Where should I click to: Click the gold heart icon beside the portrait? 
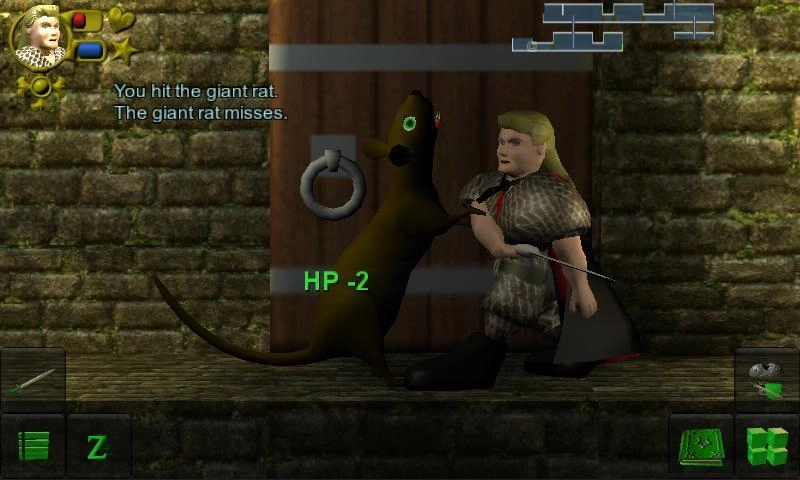click(121, 18)
